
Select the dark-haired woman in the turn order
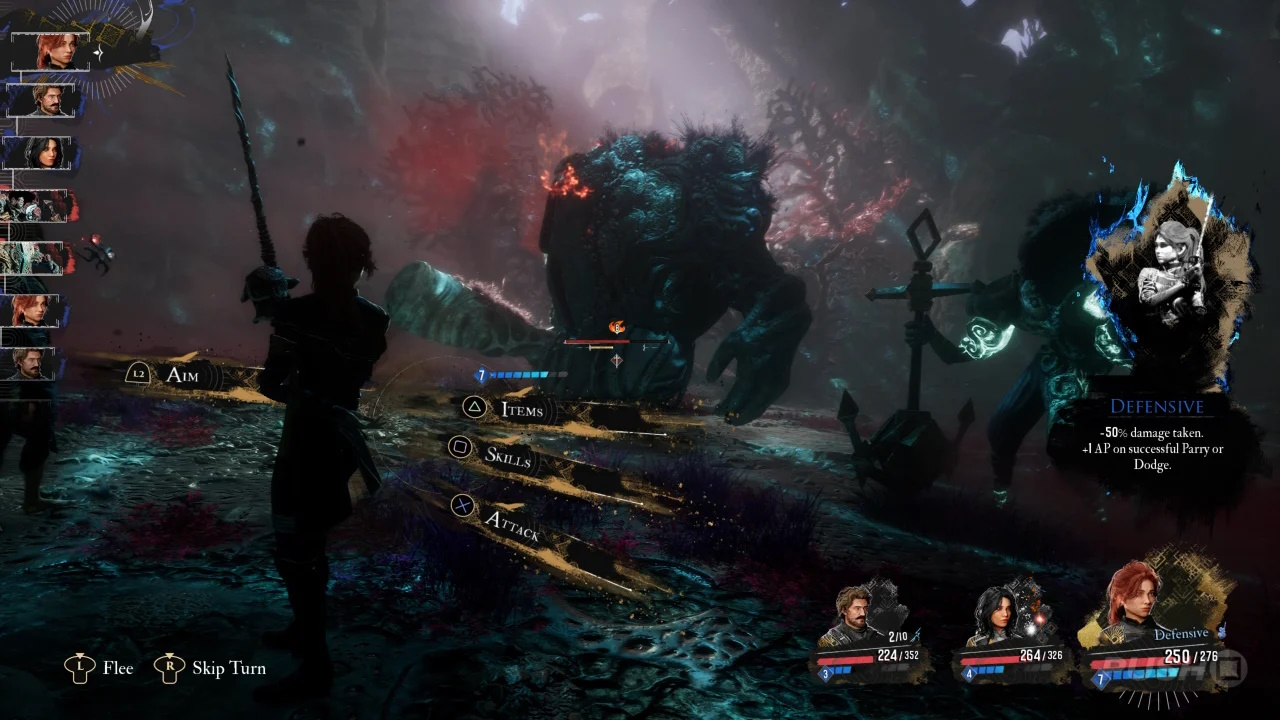pos(41,153)
